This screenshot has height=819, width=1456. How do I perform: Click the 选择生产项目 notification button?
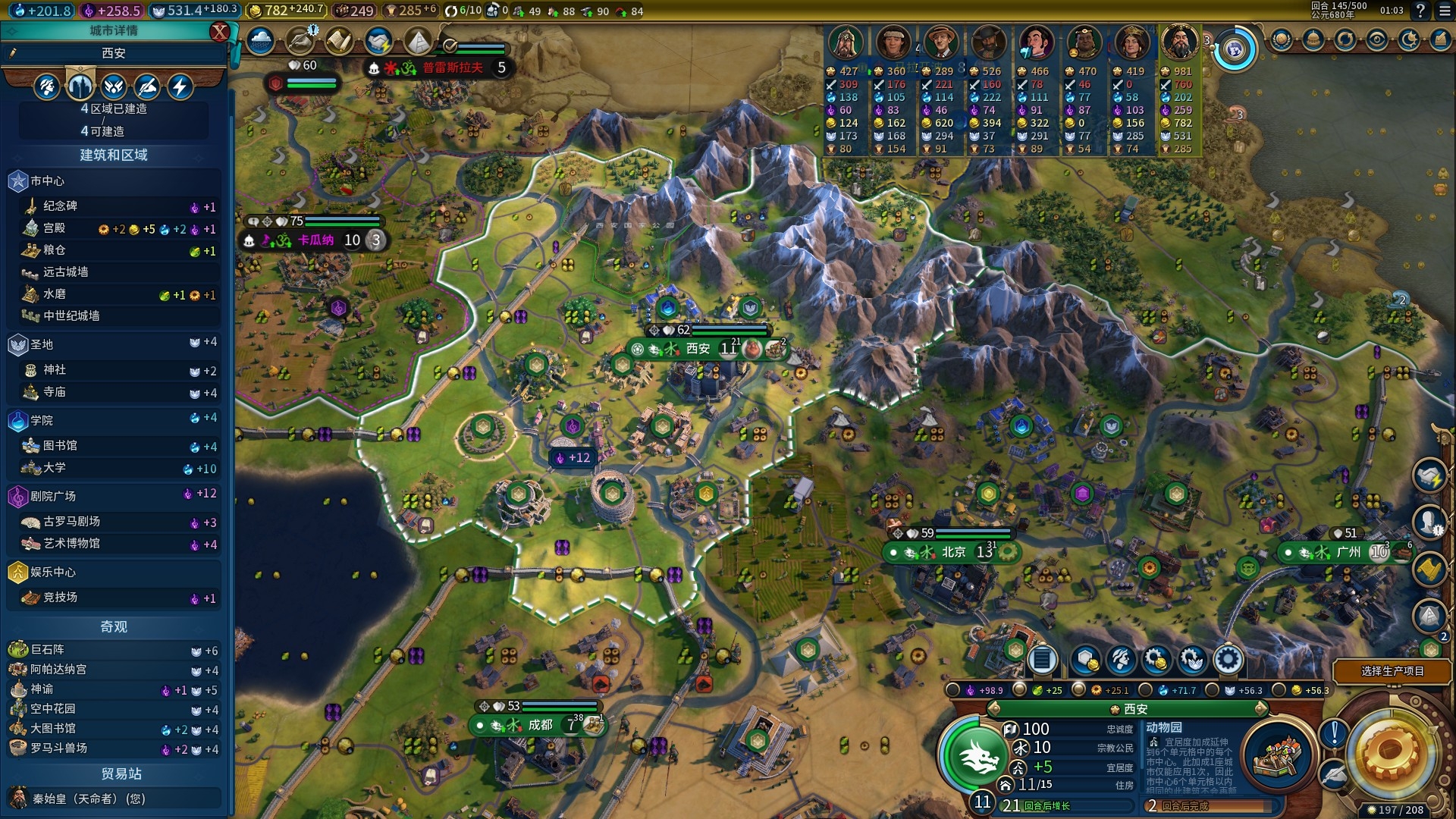[1392, 671]
